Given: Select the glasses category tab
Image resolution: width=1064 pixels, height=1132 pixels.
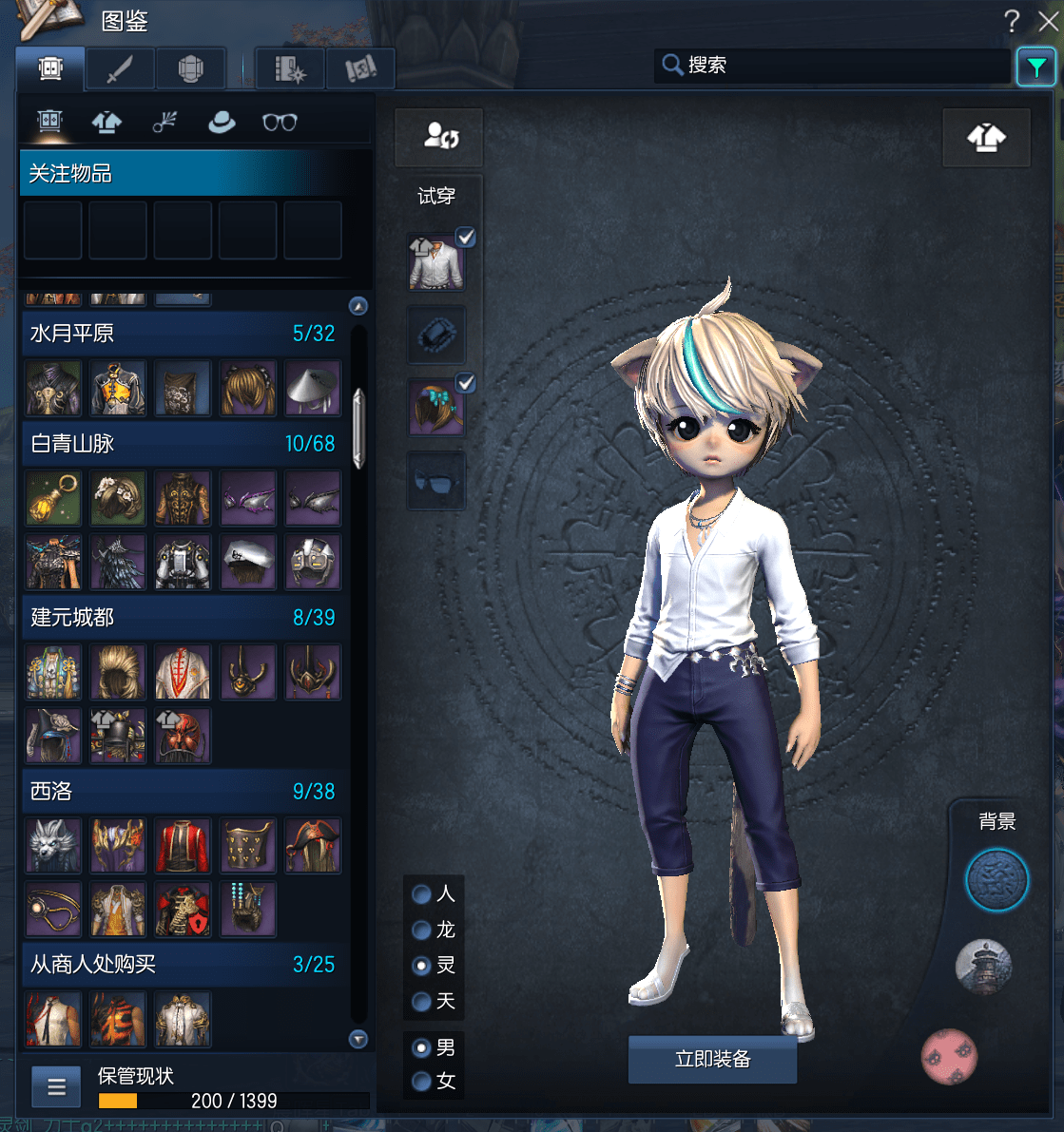Looking at the screenshot, I should [280, 123].
